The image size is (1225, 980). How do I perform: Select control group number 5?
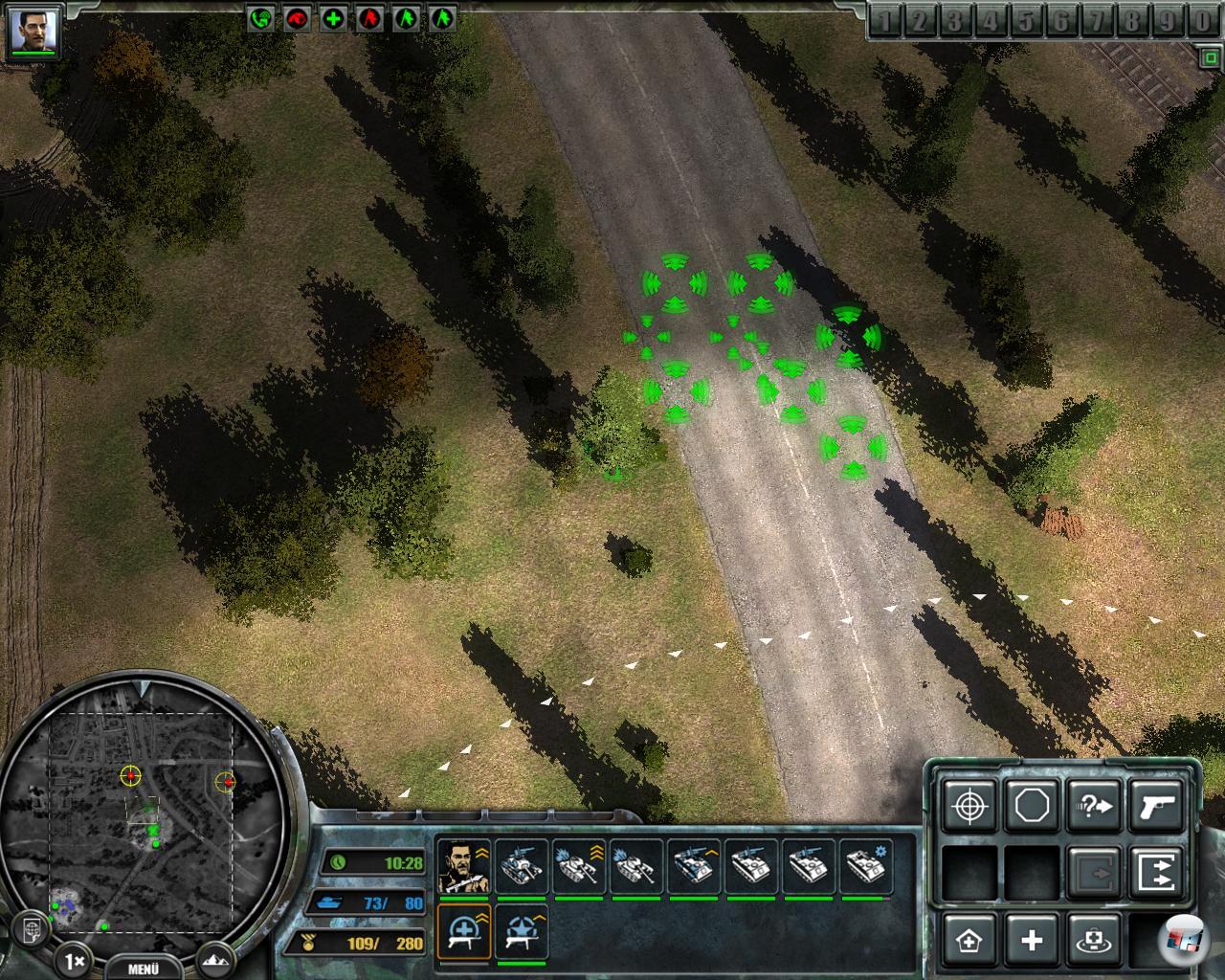pyautogui.click(x=1026, y=21)
